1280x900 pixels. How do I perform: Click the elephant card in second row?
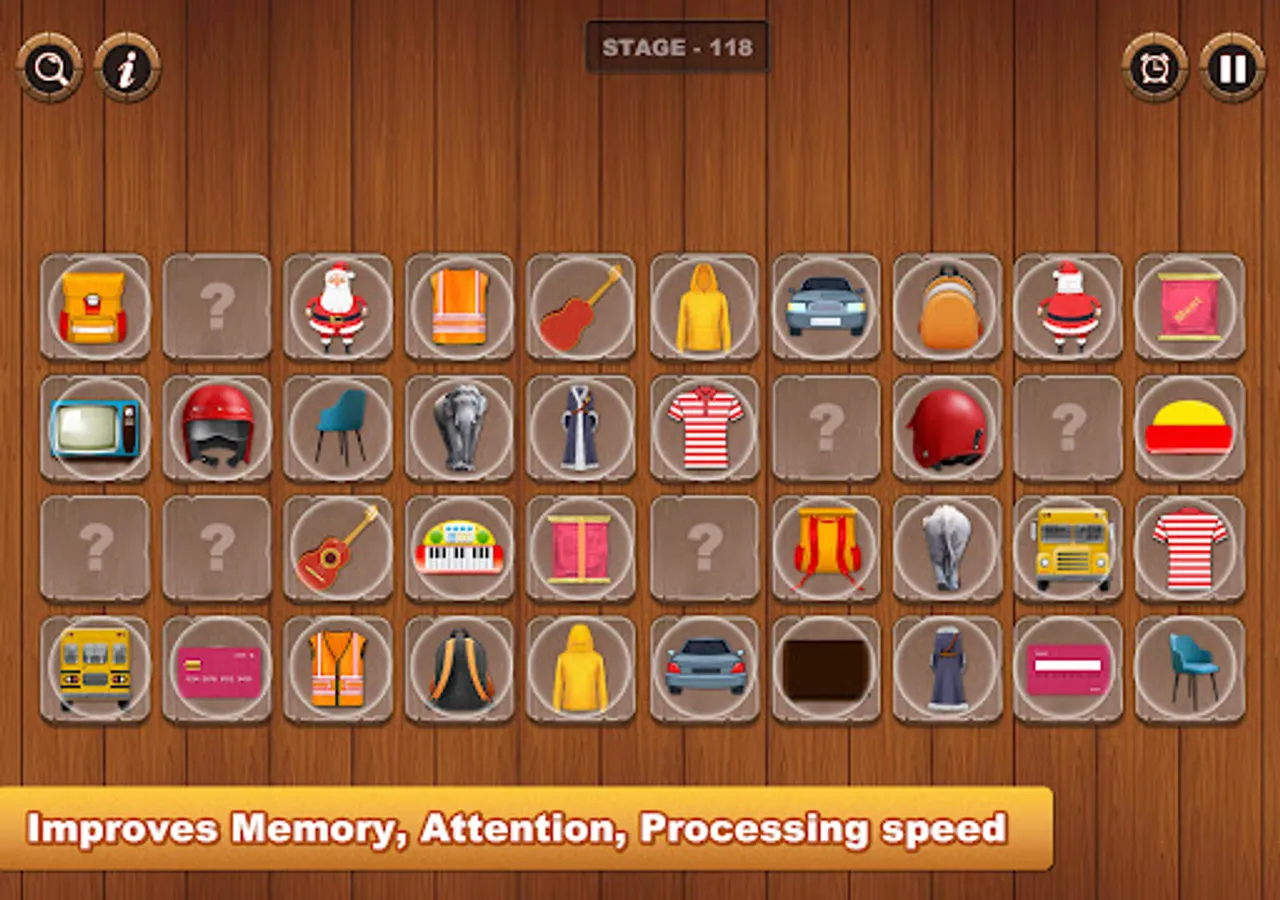[x=460, y=428]
